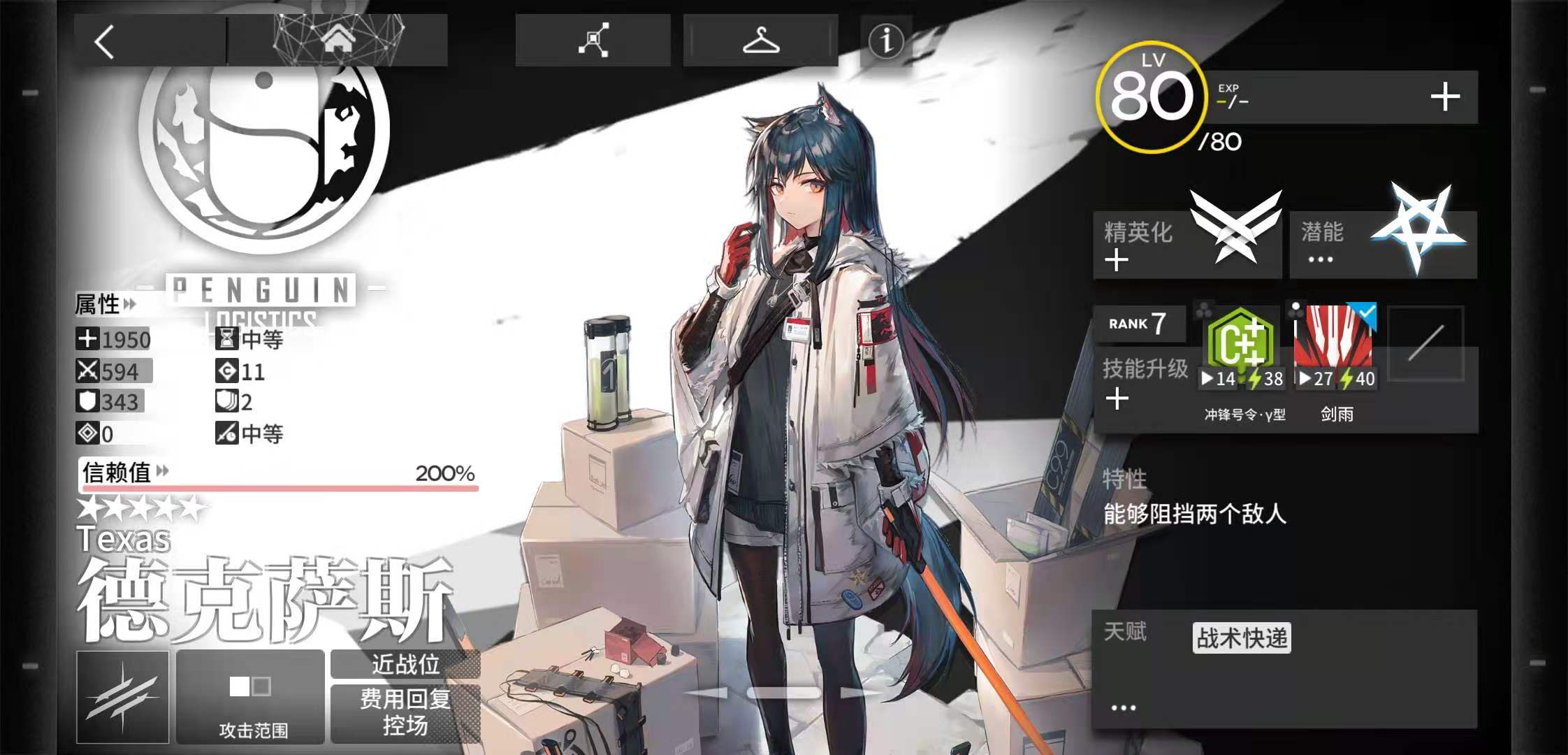The image size is (1568, 755).
Task: Expand the talent 天赋 ellipsis entry
Action: (x=1122, y=707)
